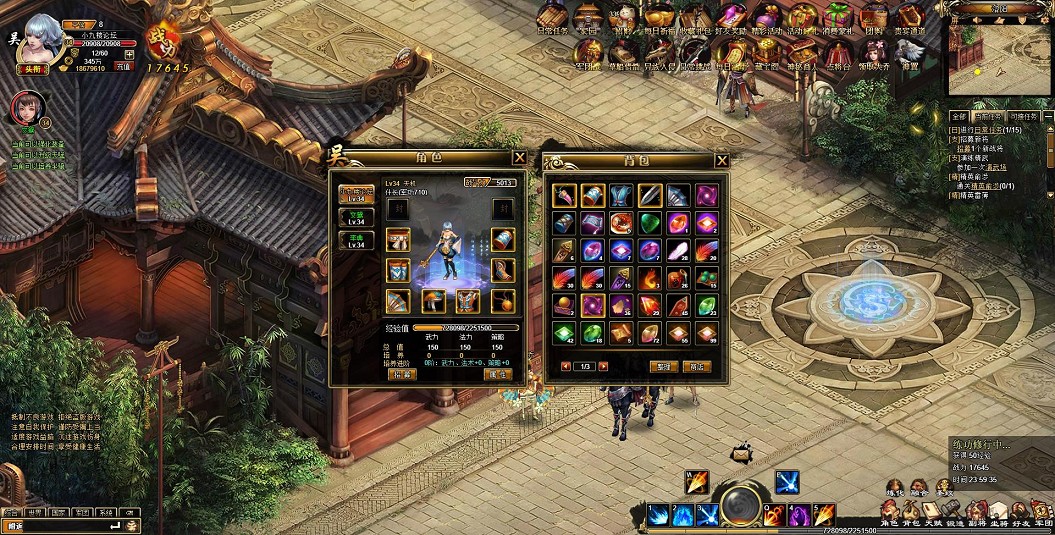
Task: Activate the blue flame skill in slot 2
Action: click(684, 515)
